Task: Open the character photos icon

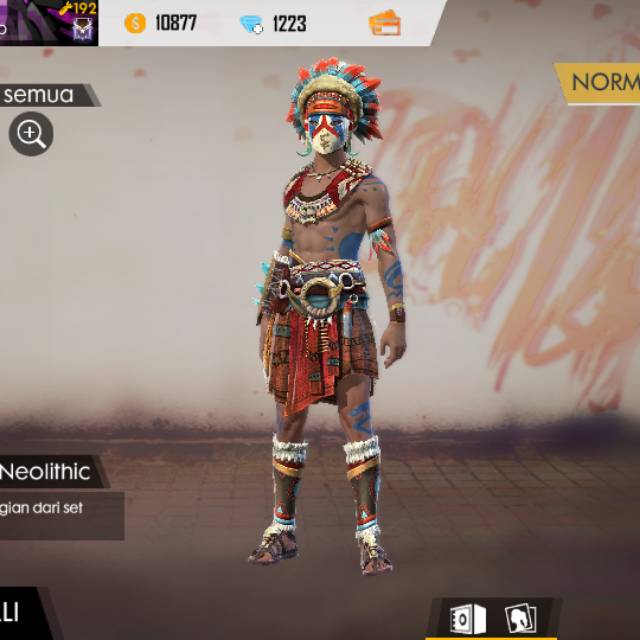Action: [x=520, y=618]
